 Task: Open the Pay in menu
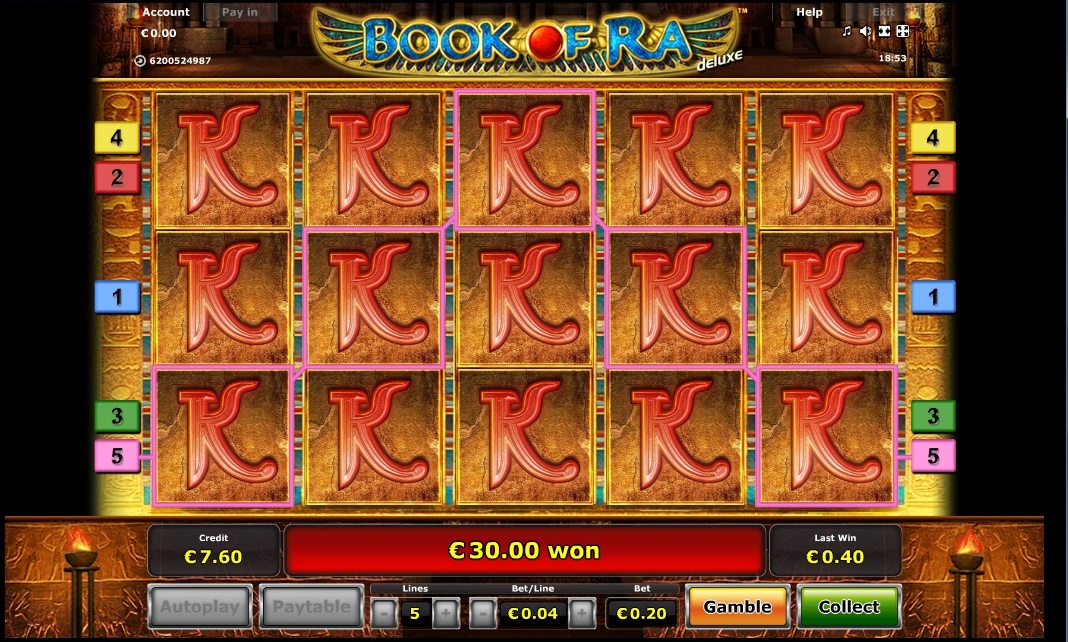[239, 12]
